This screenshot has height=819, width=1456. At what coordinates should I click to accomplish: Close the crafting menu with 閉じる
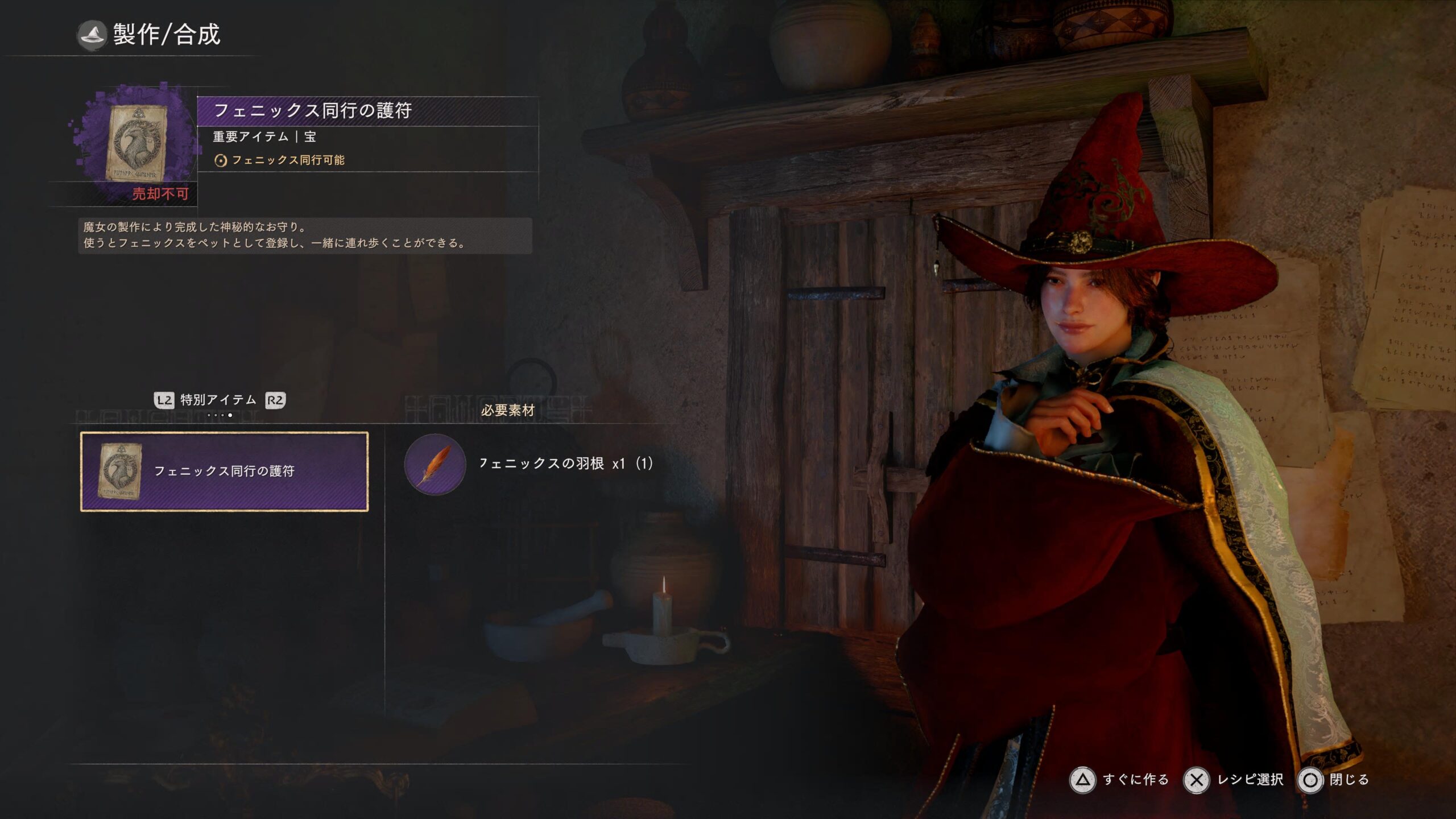tap(1334, 780)
